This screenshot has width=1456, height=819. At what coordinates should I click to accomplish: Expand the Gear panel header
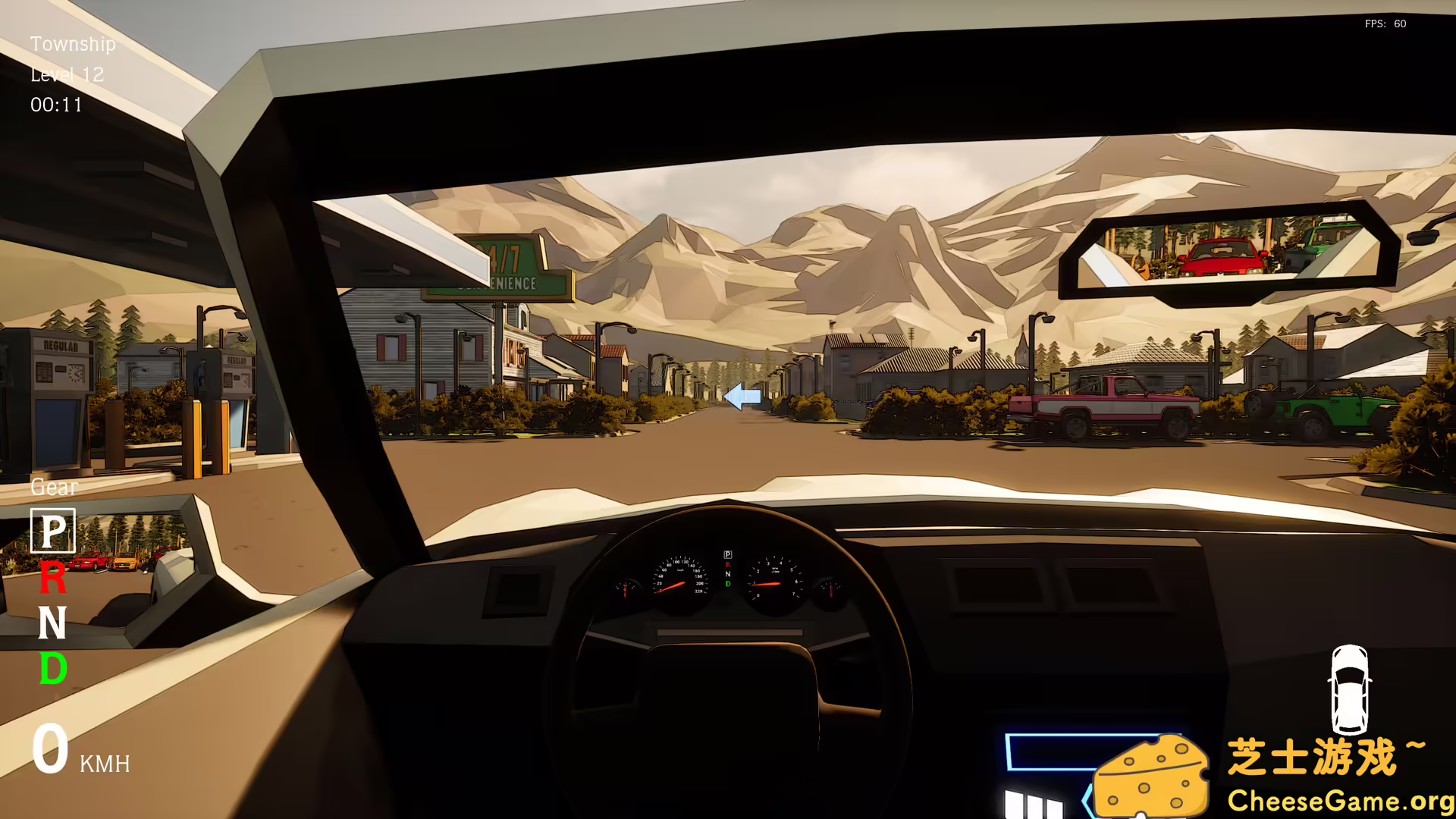pos(53,488)
